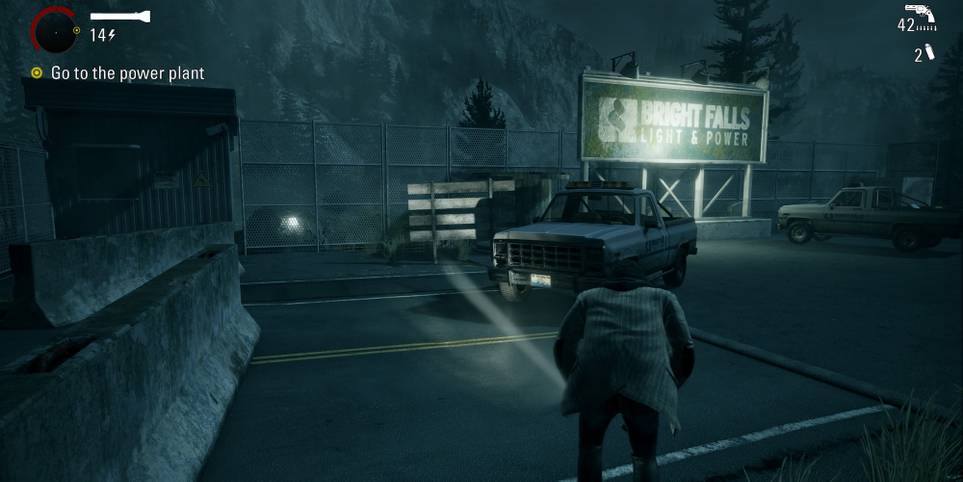
Task: Select the flare item icon
Action: tap(930, 52)
